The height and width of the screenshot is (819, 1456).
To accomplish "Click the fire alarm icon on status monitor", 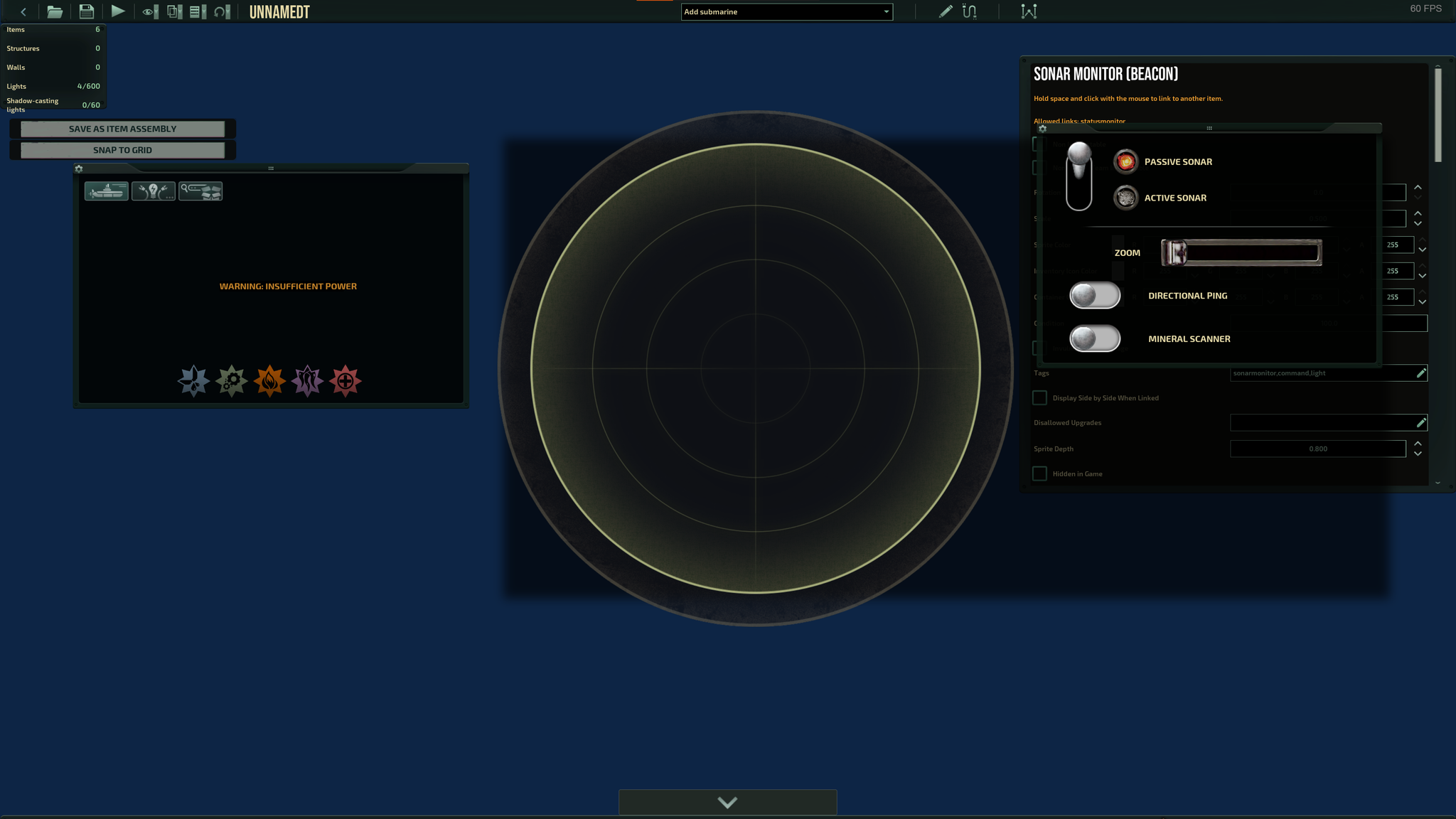I will pyautogui.click(x=270, y=381).
